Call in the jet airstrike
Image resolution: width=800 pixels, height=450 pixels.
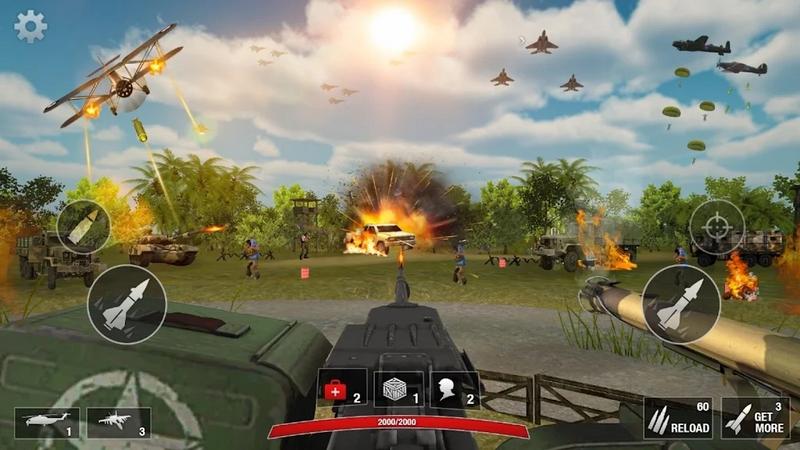tap(118, 423)
